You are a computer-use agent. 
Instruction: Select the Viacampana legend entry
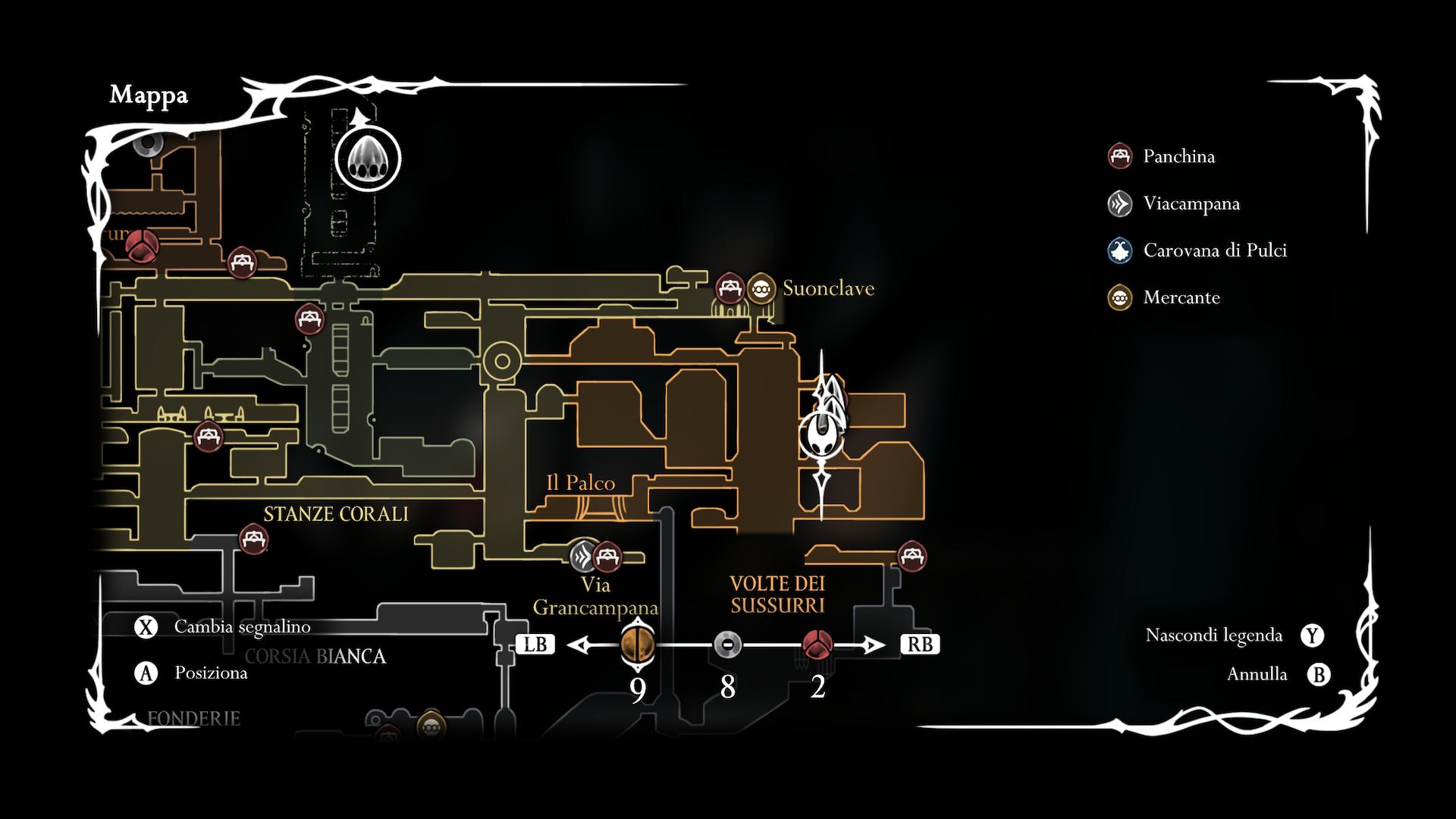point(1191,203)
